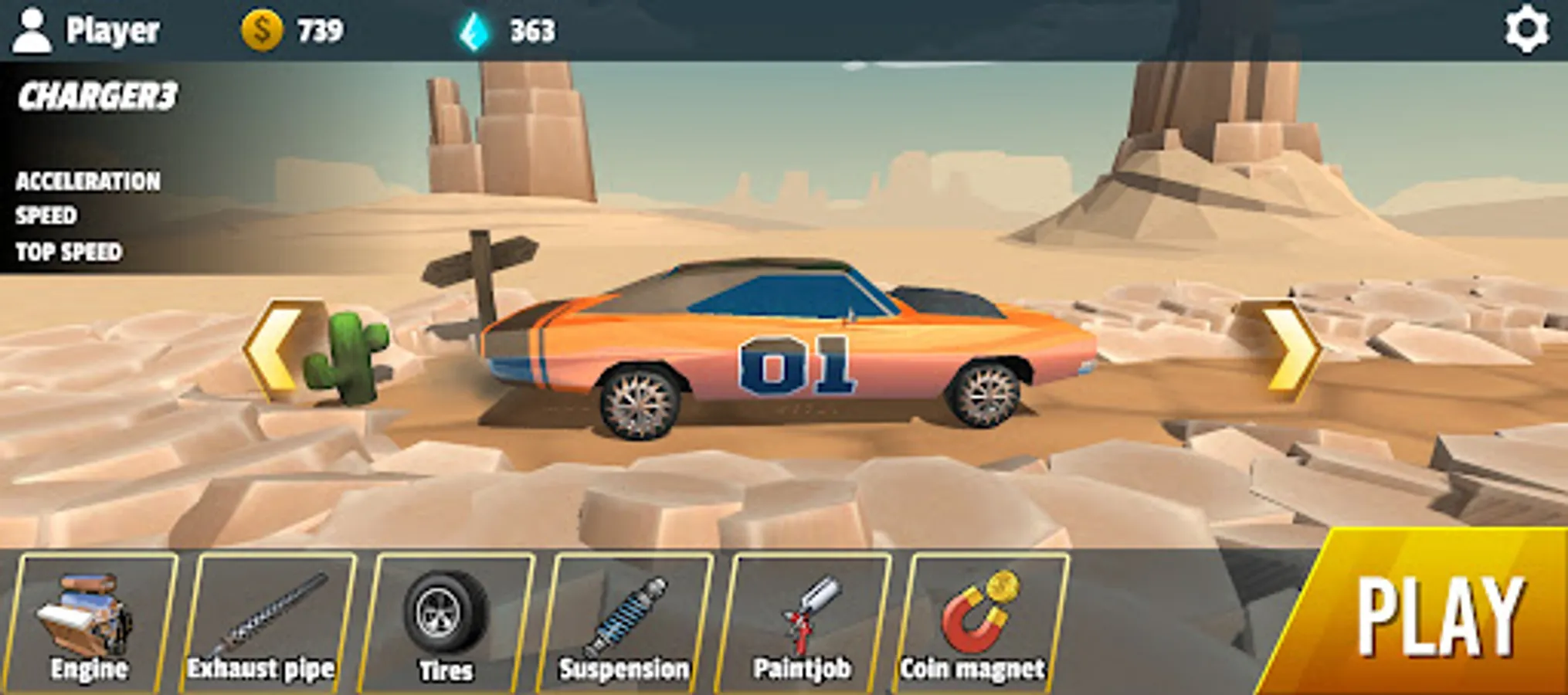
Task: Toggle the Top Speed stat display
Action: click(70, 249)
